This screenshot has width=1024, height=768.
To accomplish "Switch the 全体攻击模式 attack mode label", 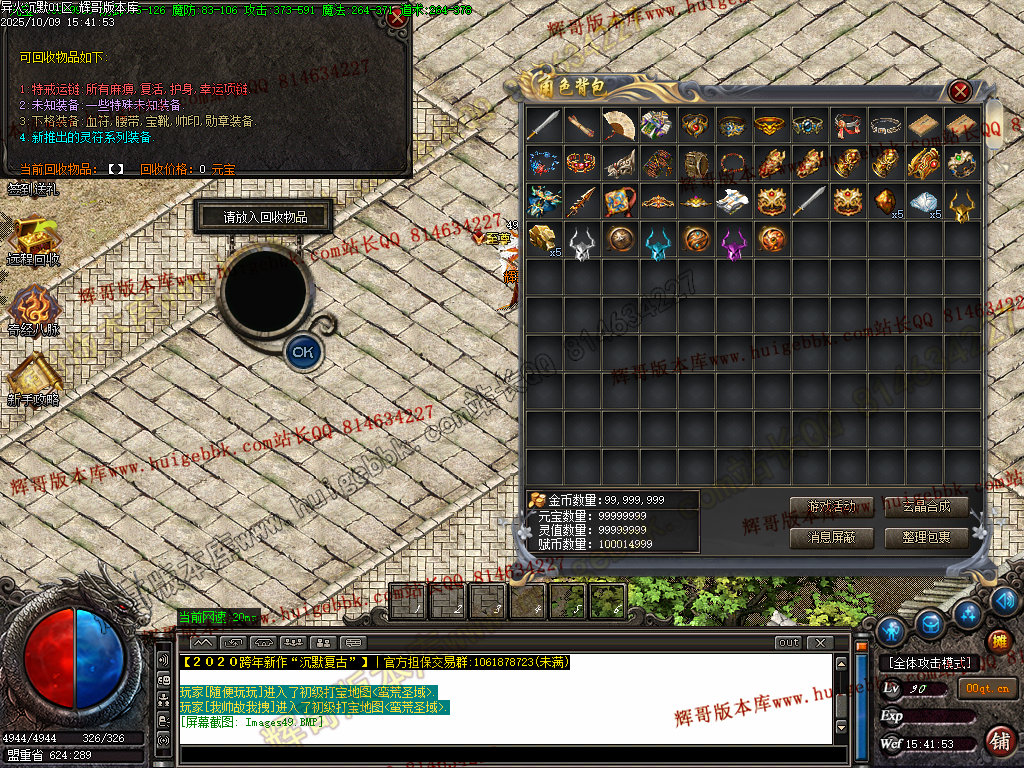I will [x=929, y=663].
